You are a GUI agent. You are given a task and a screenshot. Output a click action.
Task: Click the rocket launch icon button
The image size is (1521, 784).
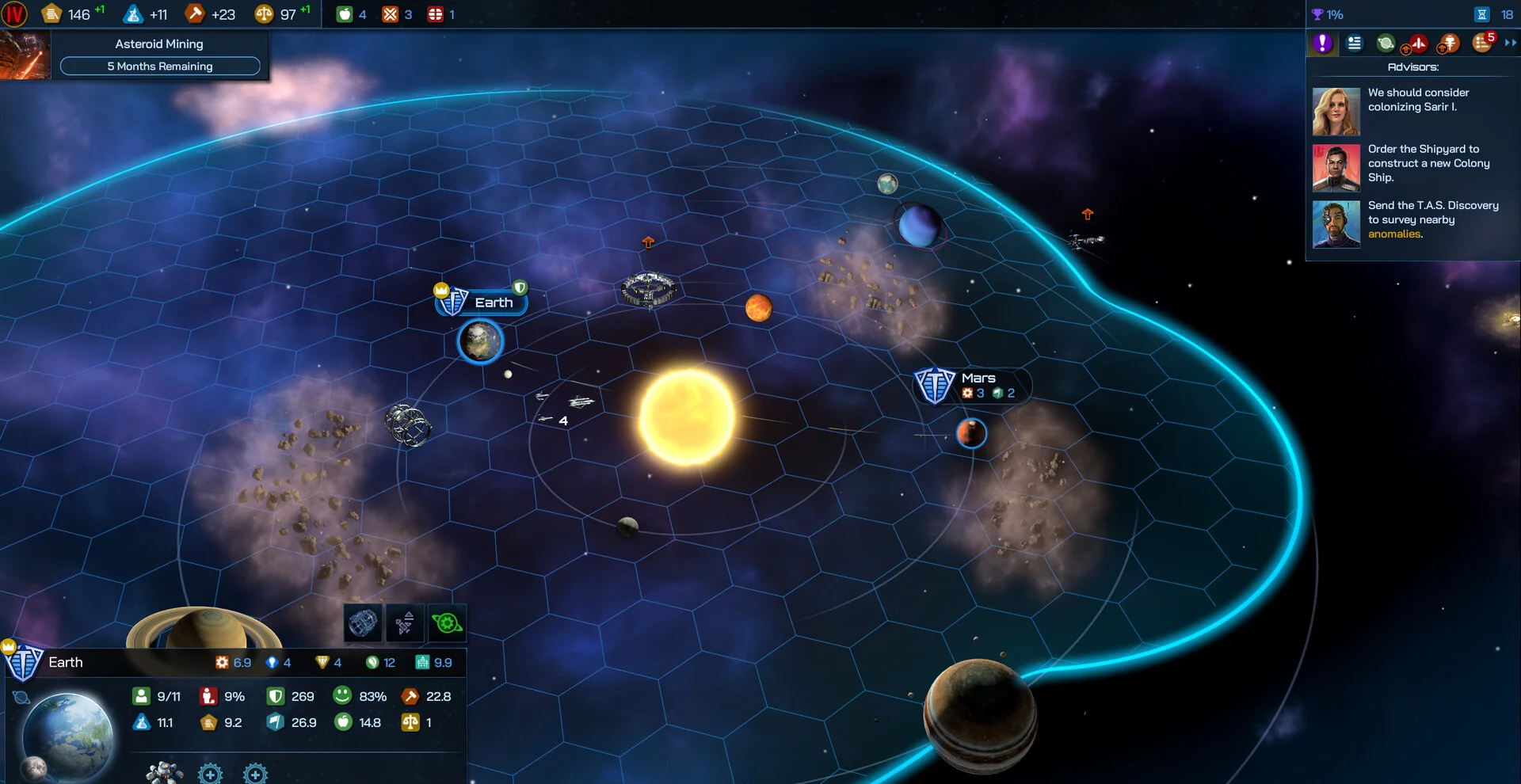(405, 623)
